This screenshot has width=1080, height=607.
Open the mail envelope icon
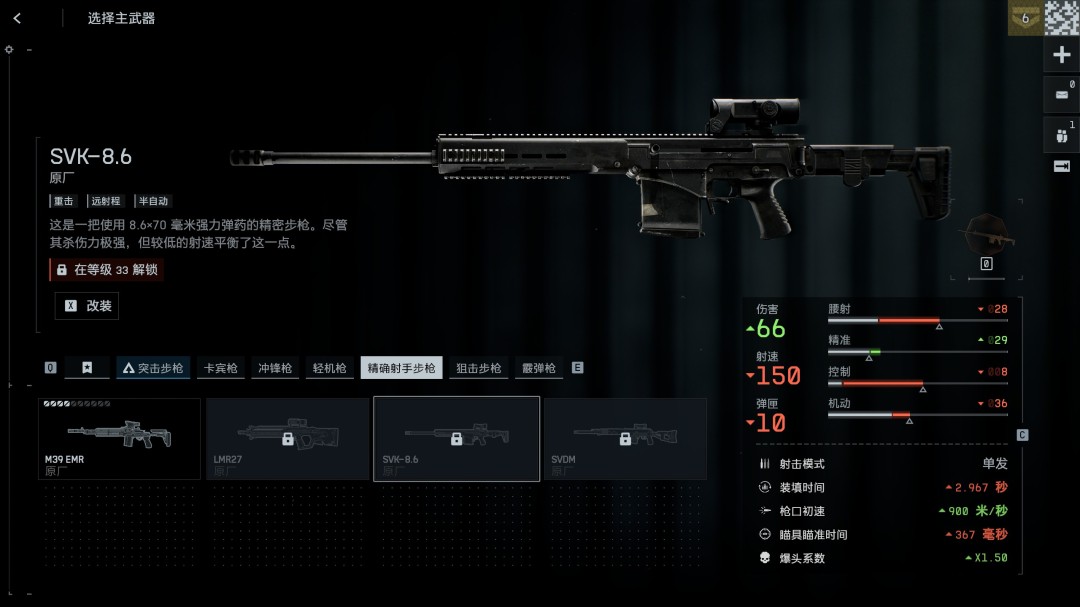tap(1061, 95)
